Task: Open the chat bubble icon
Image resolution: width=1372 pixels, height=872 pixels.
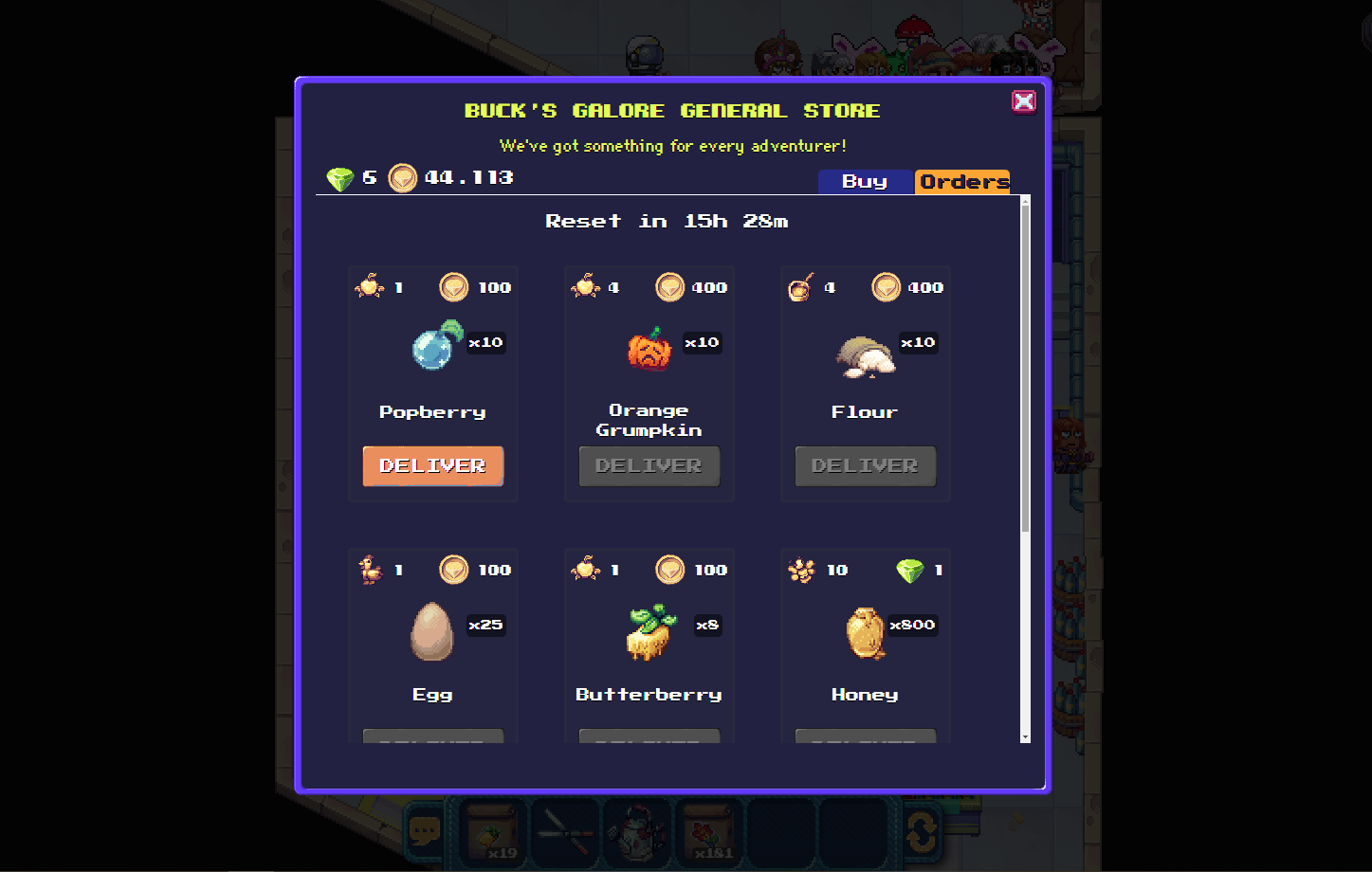Action: point(426,833)
